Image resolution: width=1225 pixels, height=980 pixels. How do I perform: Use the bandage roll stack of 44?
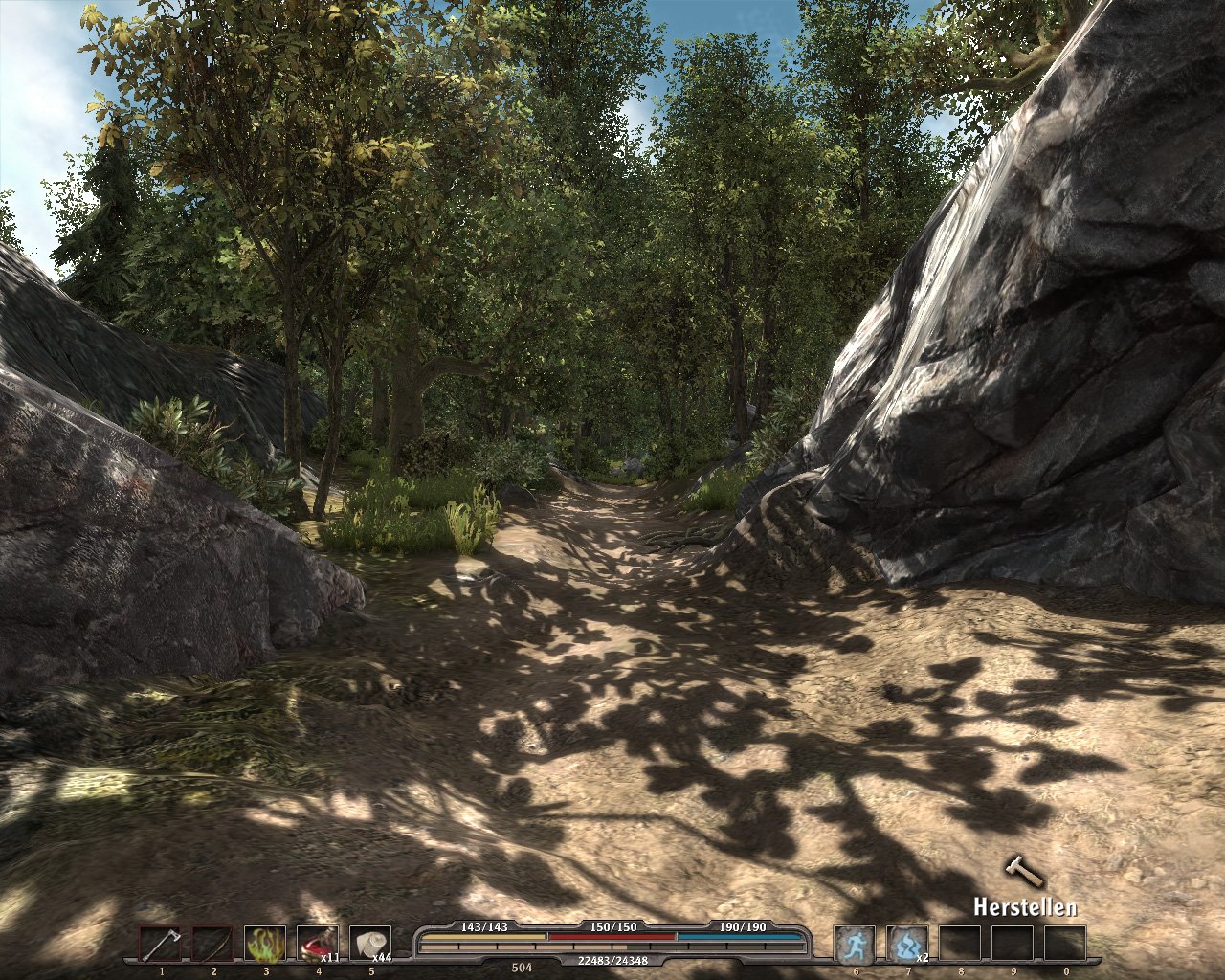tap(370, 944)
